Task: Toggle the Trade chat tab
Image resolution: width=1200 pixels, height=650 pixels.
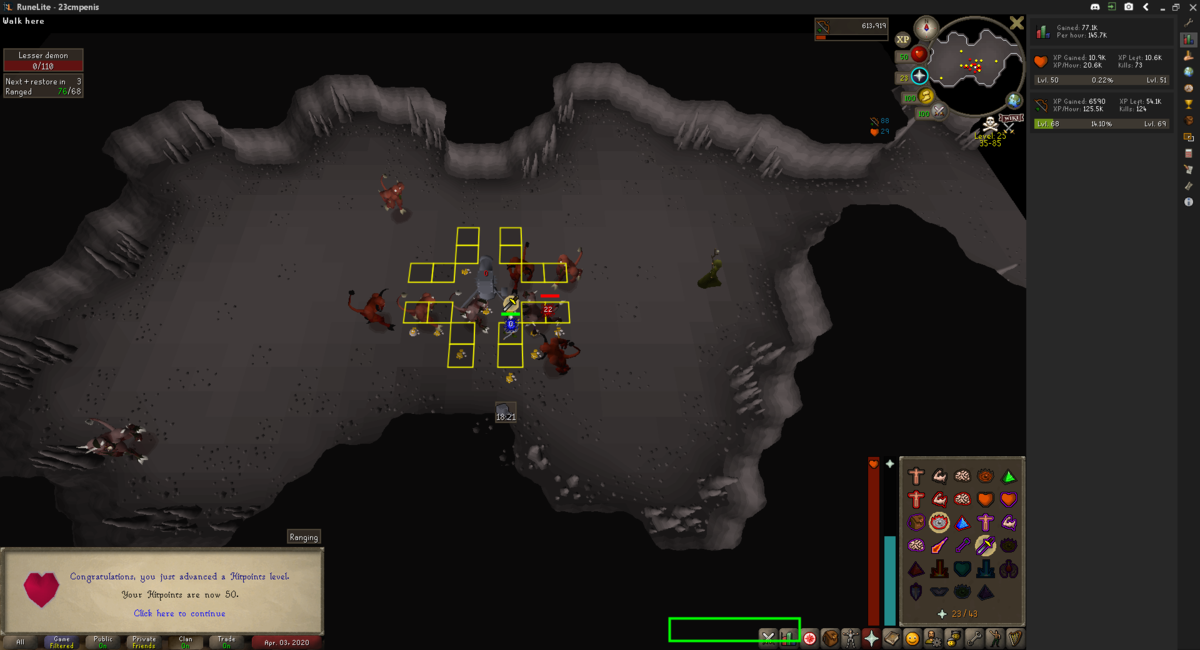Action: (227, 641)
